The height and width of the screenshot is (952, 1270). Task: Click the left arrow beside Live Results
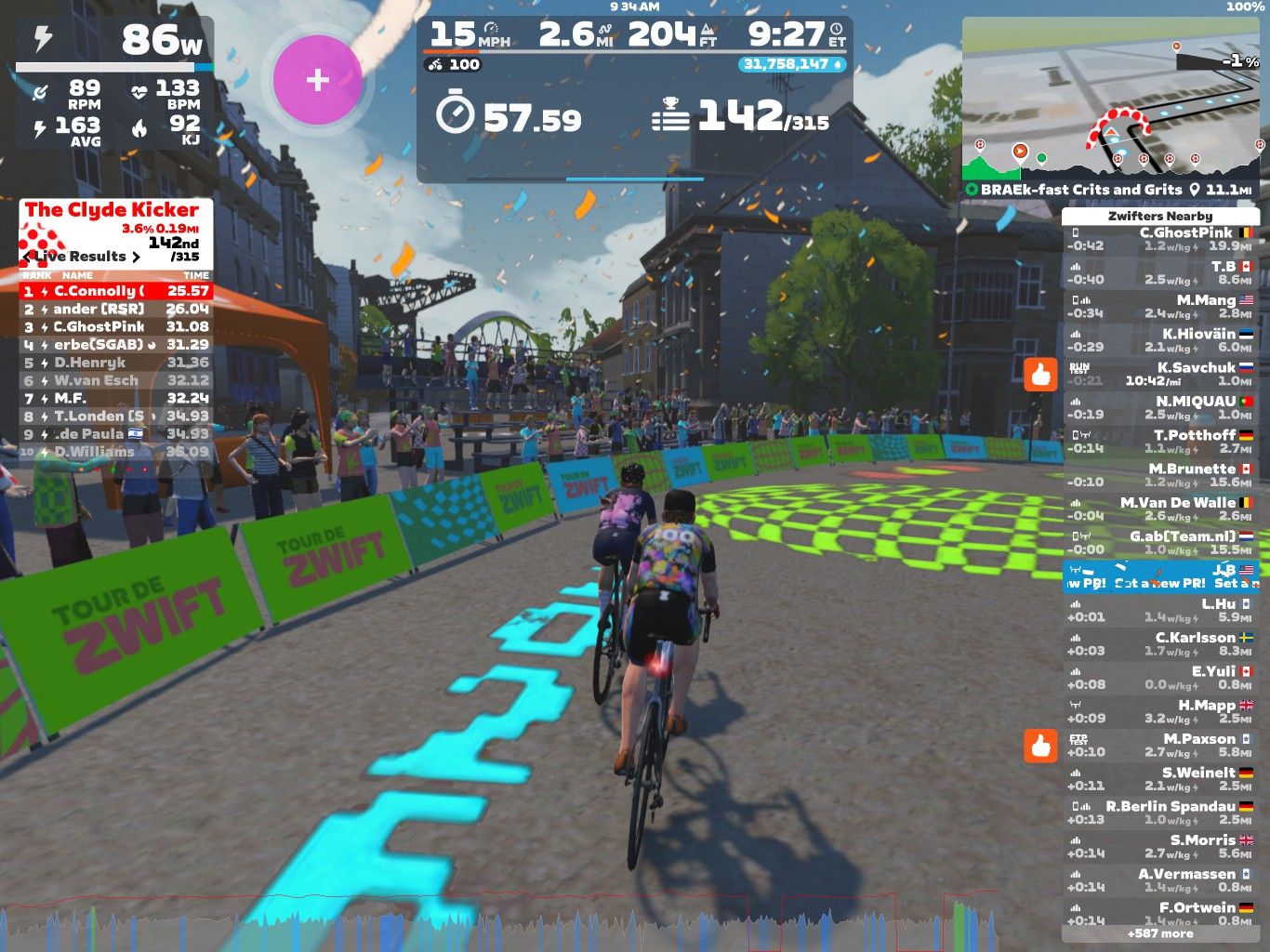(28, 257)
